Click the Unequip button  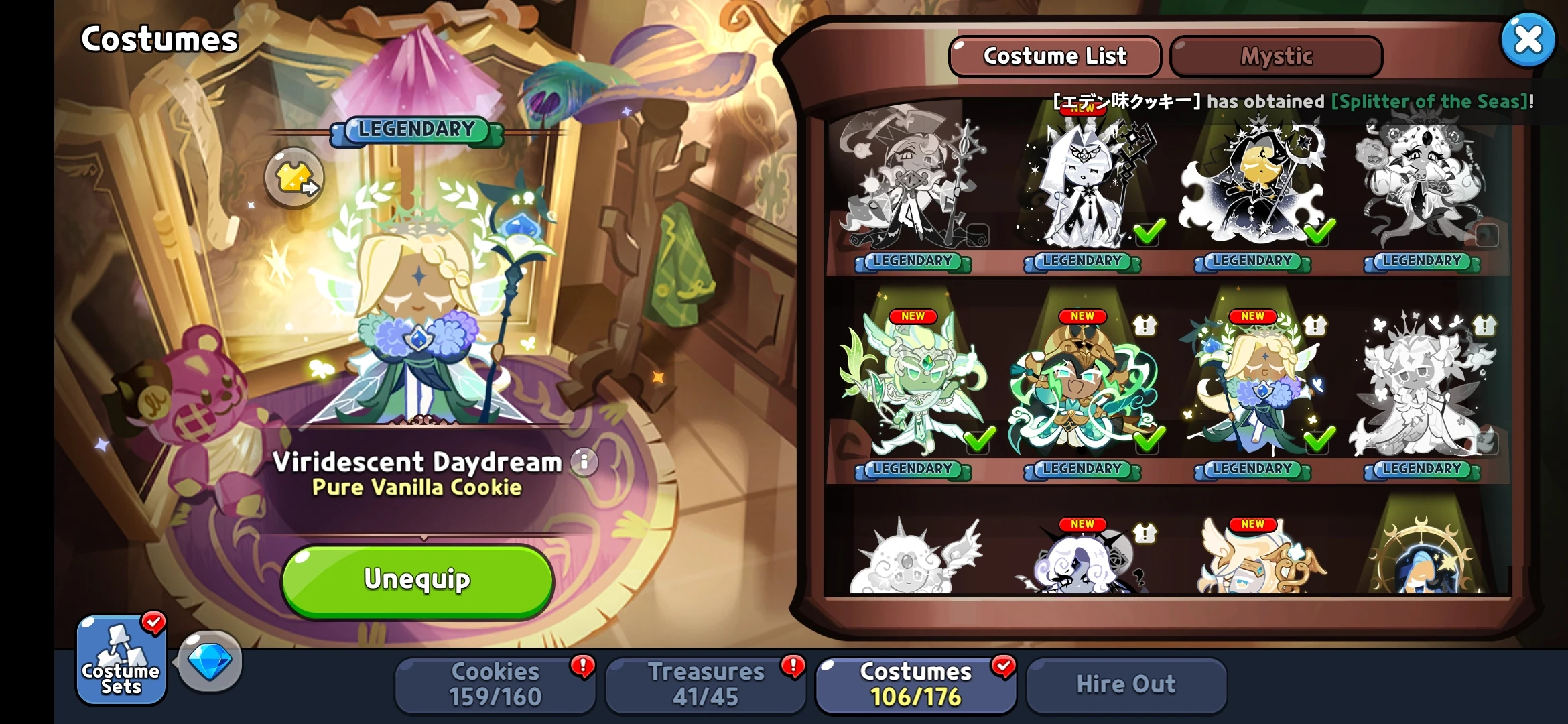417,579
